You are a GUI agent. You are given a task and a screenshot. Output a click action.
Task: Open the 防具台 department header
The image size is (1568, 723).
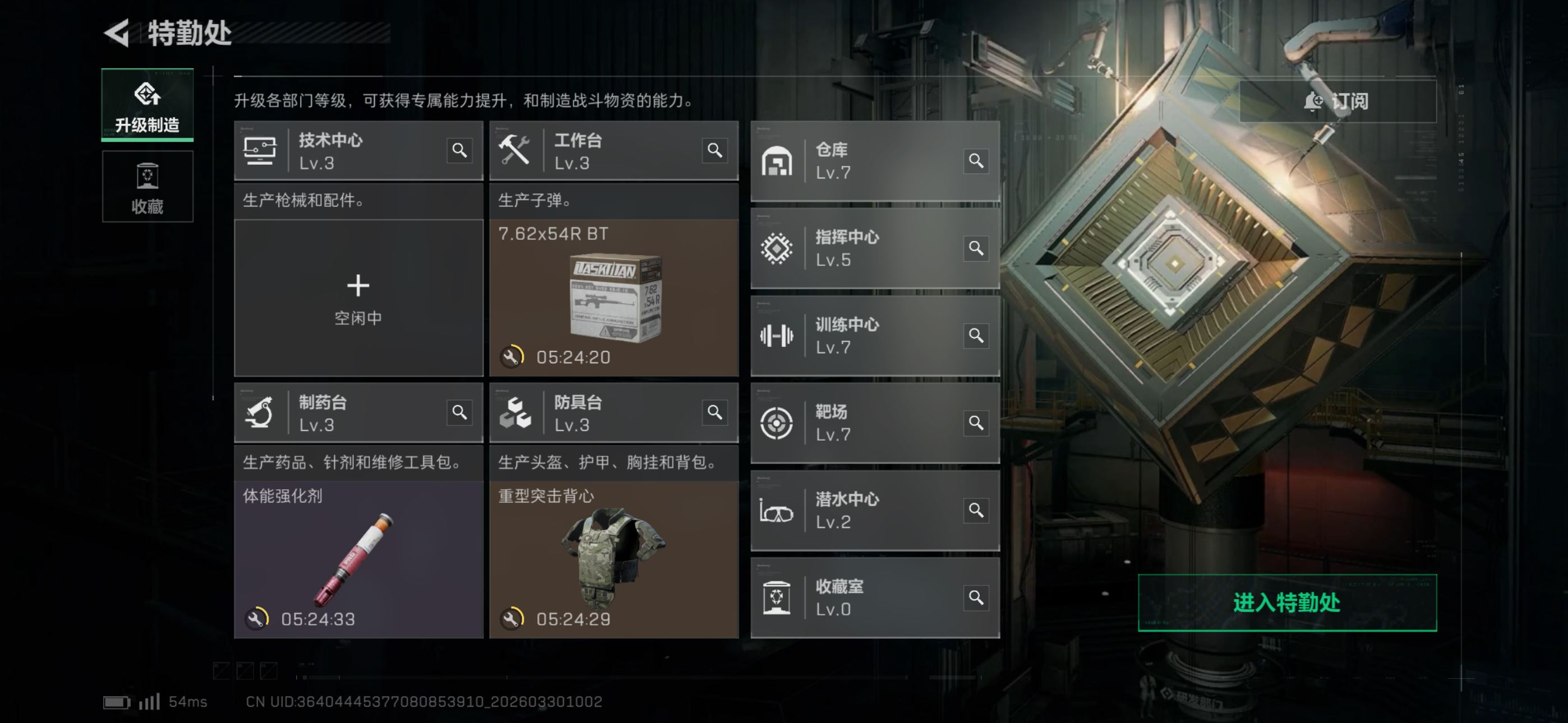[597, 413]
